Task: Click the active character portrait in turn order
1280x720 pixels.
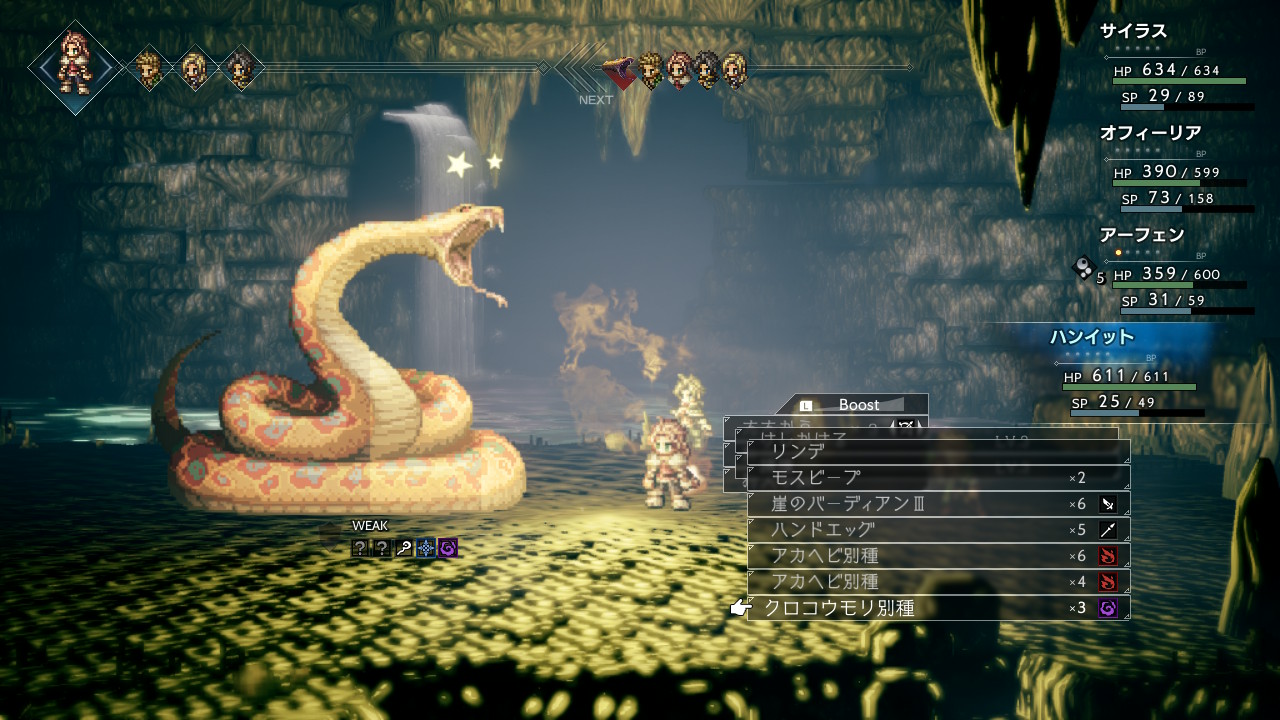Action: click(x=76, y=66)
